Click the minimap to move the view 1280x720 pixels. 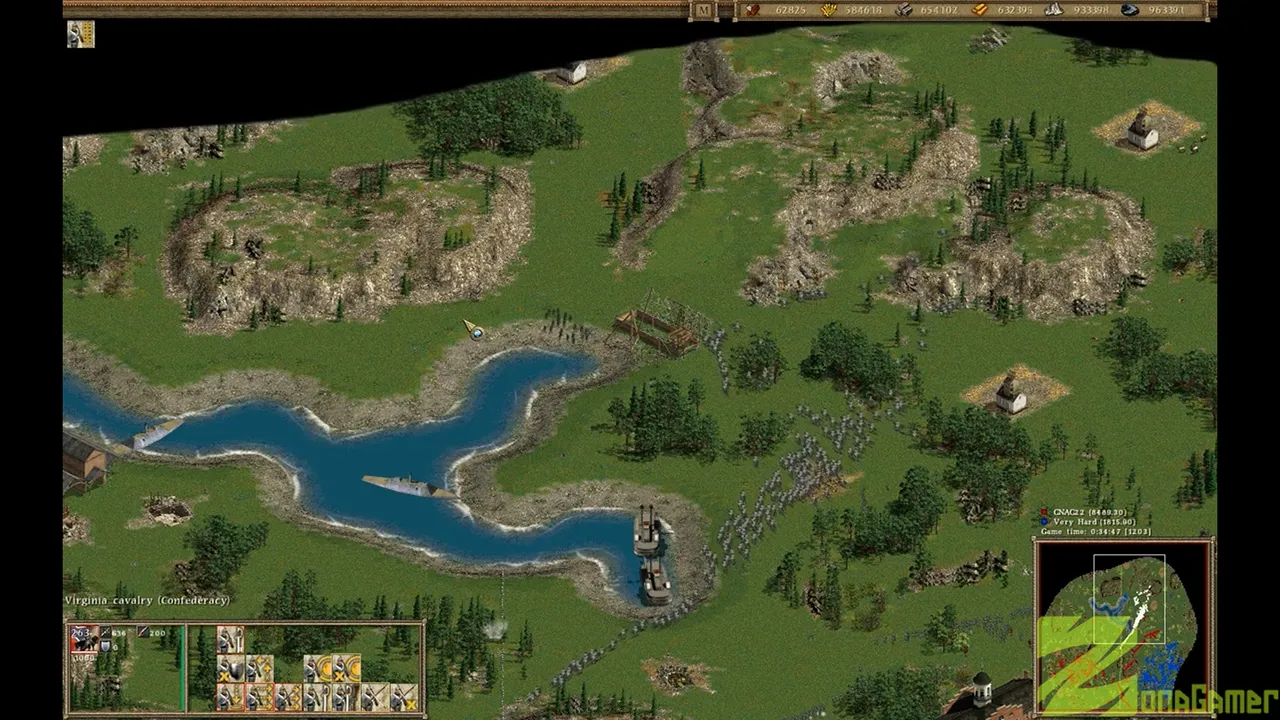click(1123, 625)
